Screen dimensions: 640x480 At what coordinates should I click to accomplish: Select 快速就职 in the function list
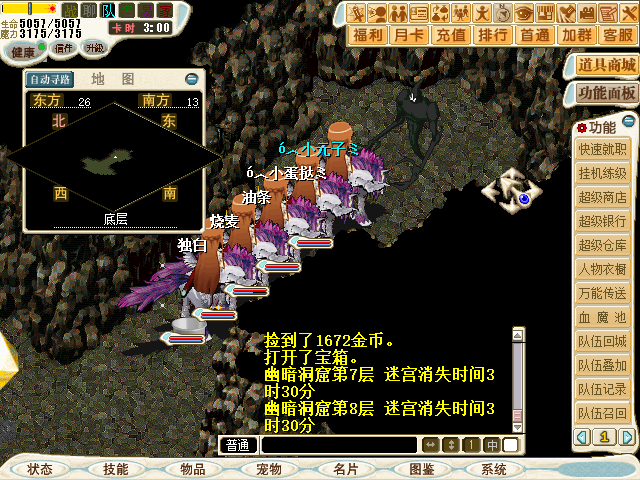[603, 149]
